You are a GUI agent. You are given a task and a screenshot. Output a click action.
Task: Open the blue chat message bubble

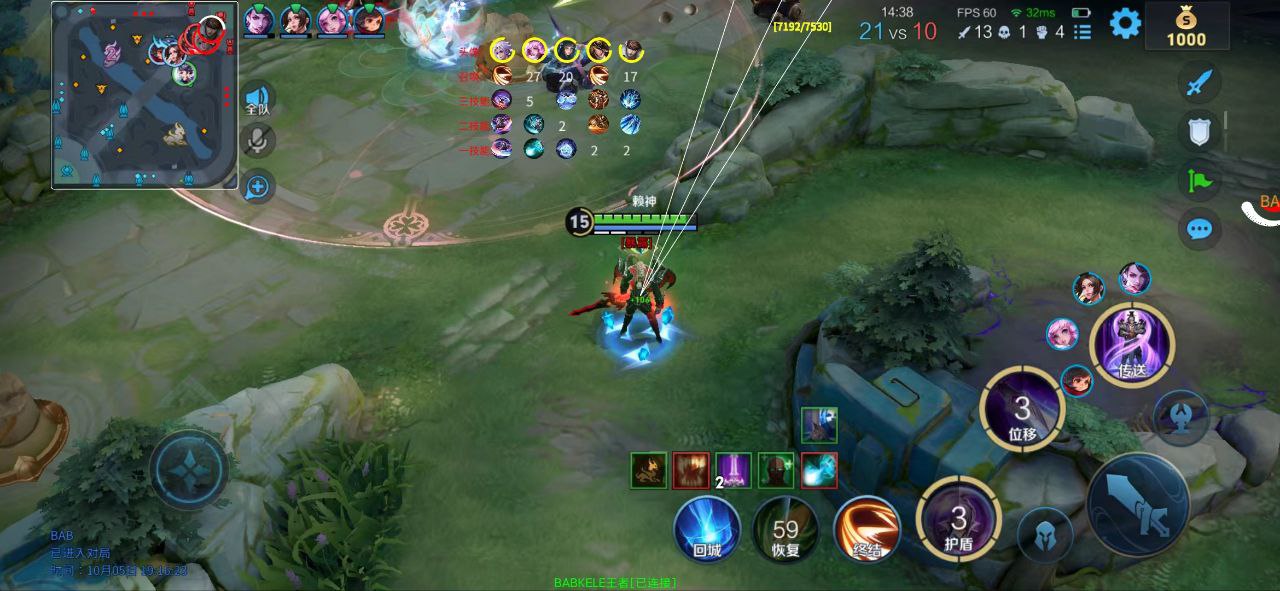pyautogui.click(x=1199, y=229)
